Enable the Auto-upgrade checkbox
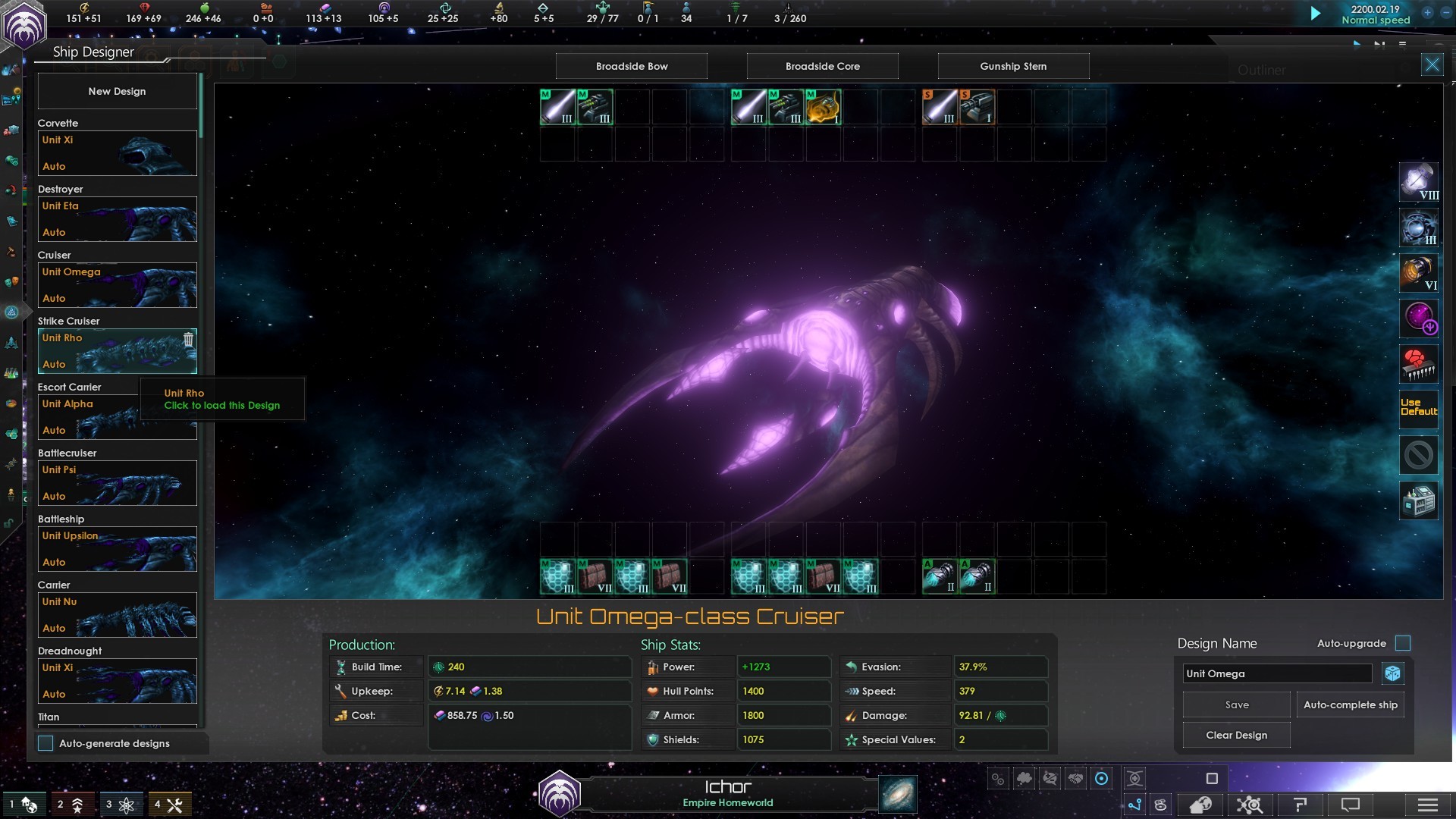Image resolution: width=1456 pixels, height=819 pixels. point(1403,643)
